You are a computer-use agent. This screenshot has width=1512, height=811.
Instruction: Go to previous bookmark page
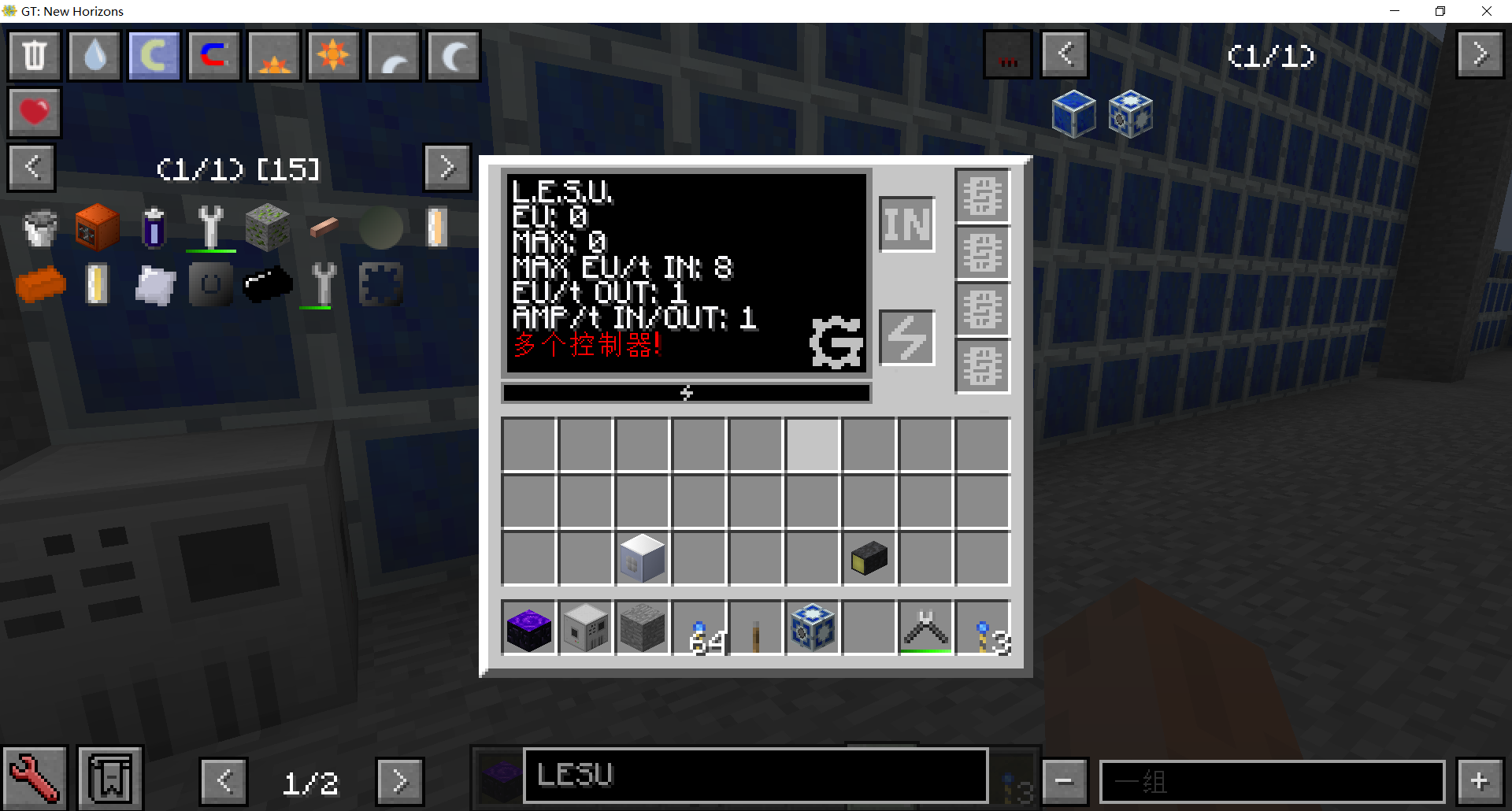click(31, 168)
